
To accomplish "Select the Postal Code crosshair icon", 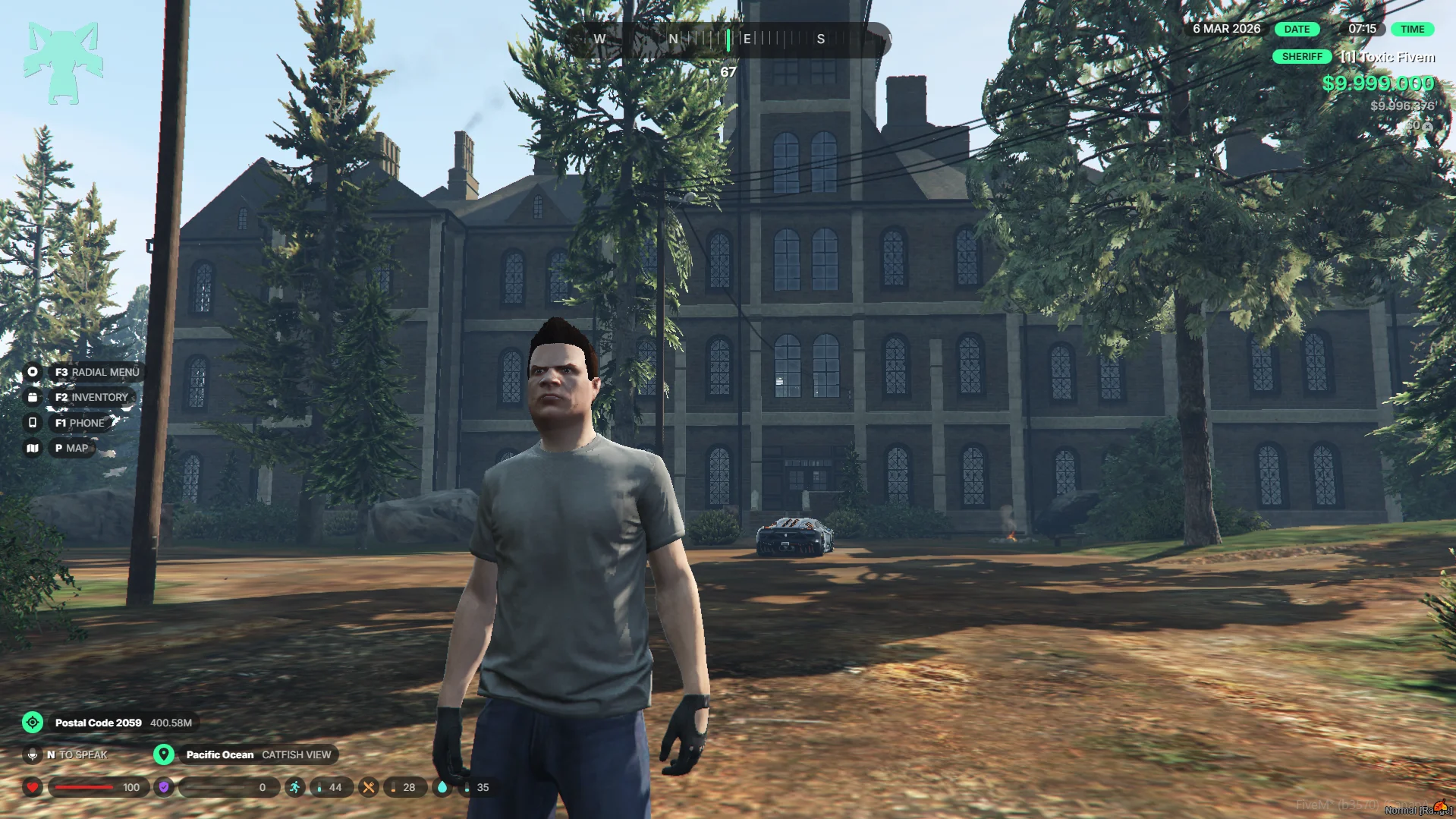I will 33,723.
